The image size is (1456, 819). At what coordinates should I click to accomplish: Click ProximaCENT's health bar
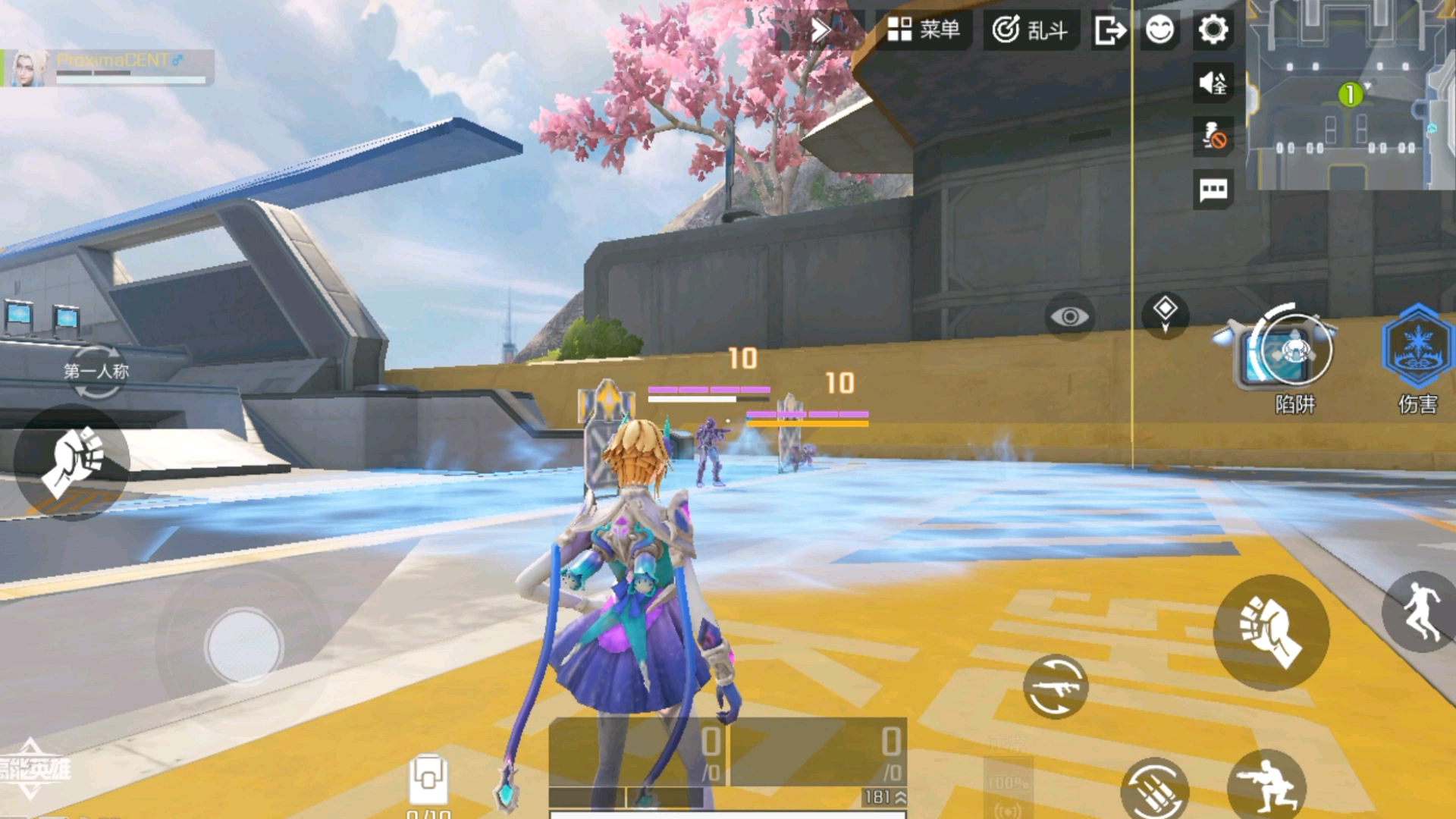[x=129, y=80]
